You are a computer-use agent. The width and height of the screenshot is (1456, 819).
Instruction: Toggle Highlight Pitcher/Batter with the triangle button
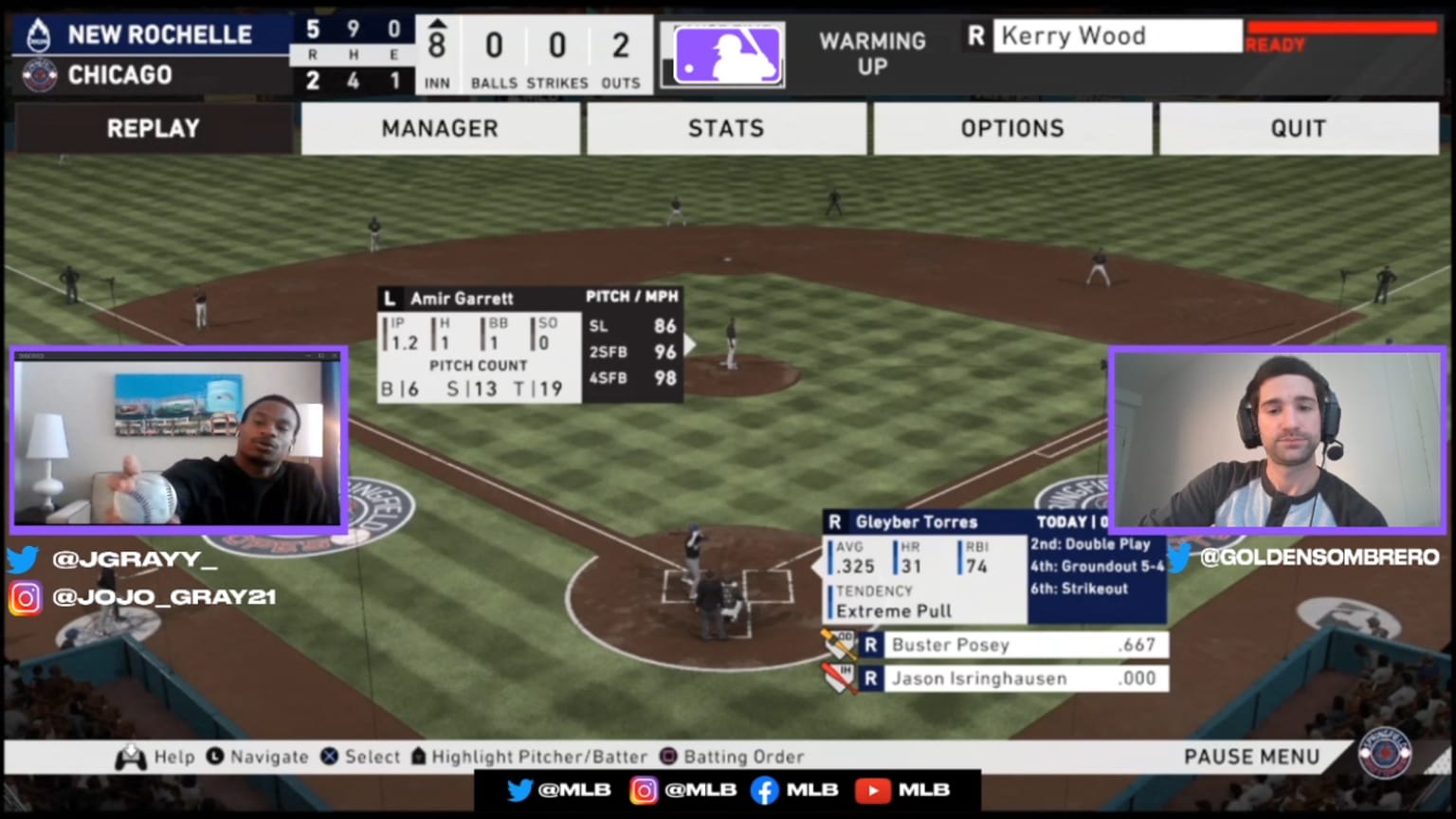(417, 756)
